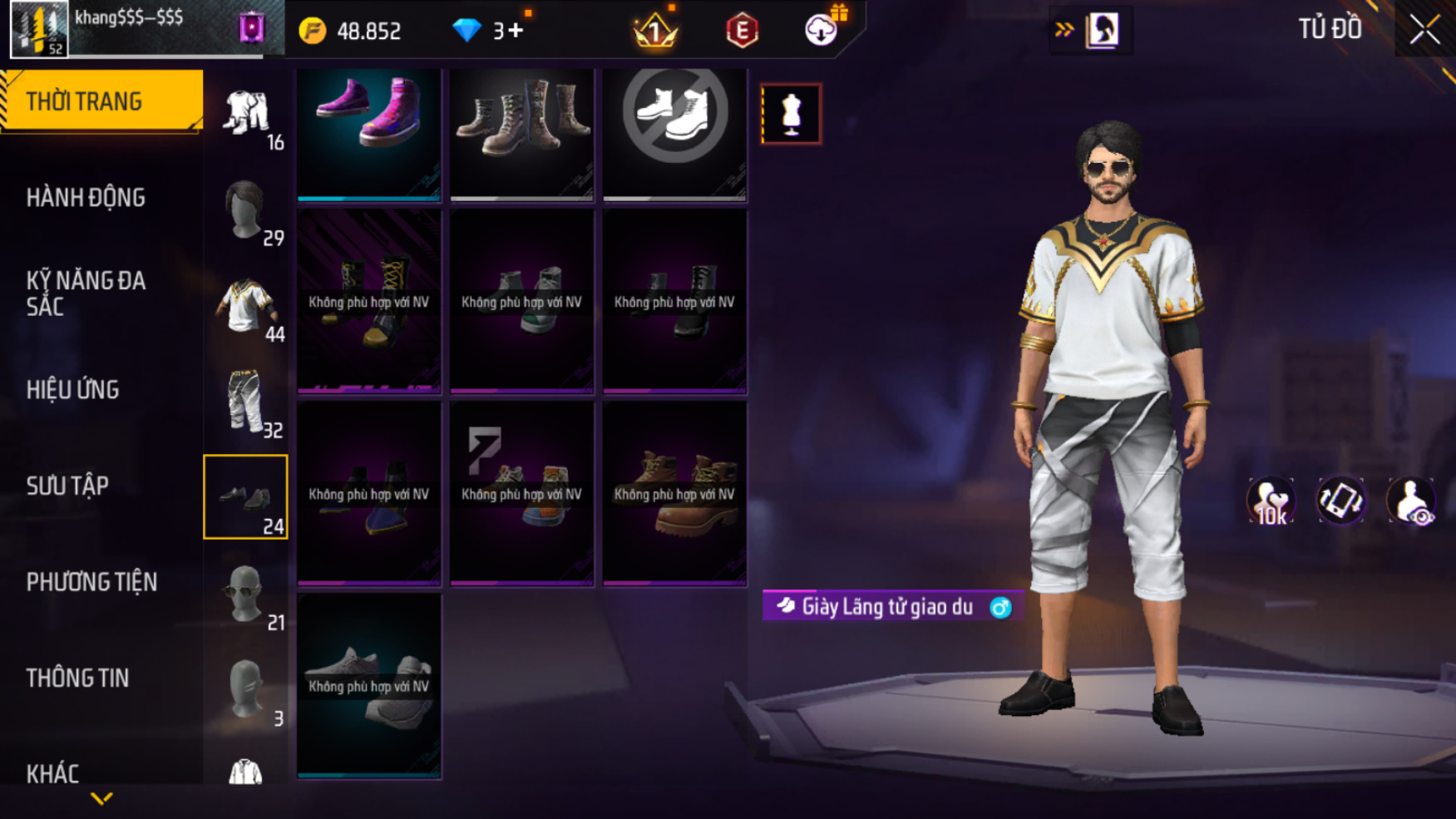Select the glasses category with 21 items
Screen dimensions: 1456x819
click(246, 594)
